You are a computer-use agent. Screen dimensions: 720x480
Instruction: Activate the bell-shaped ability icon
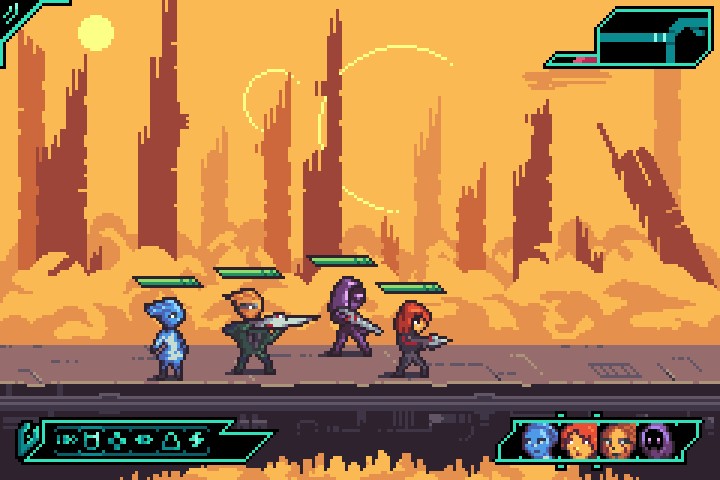(x=170, y=439)
